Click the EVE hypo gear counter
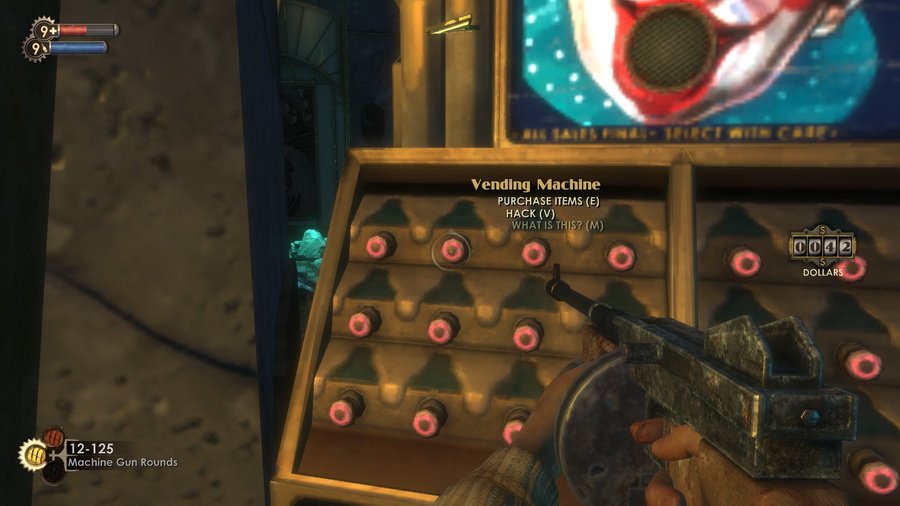The height and width of the screenshot is (506, 900). pyautogui.click(x=35, y=47)
